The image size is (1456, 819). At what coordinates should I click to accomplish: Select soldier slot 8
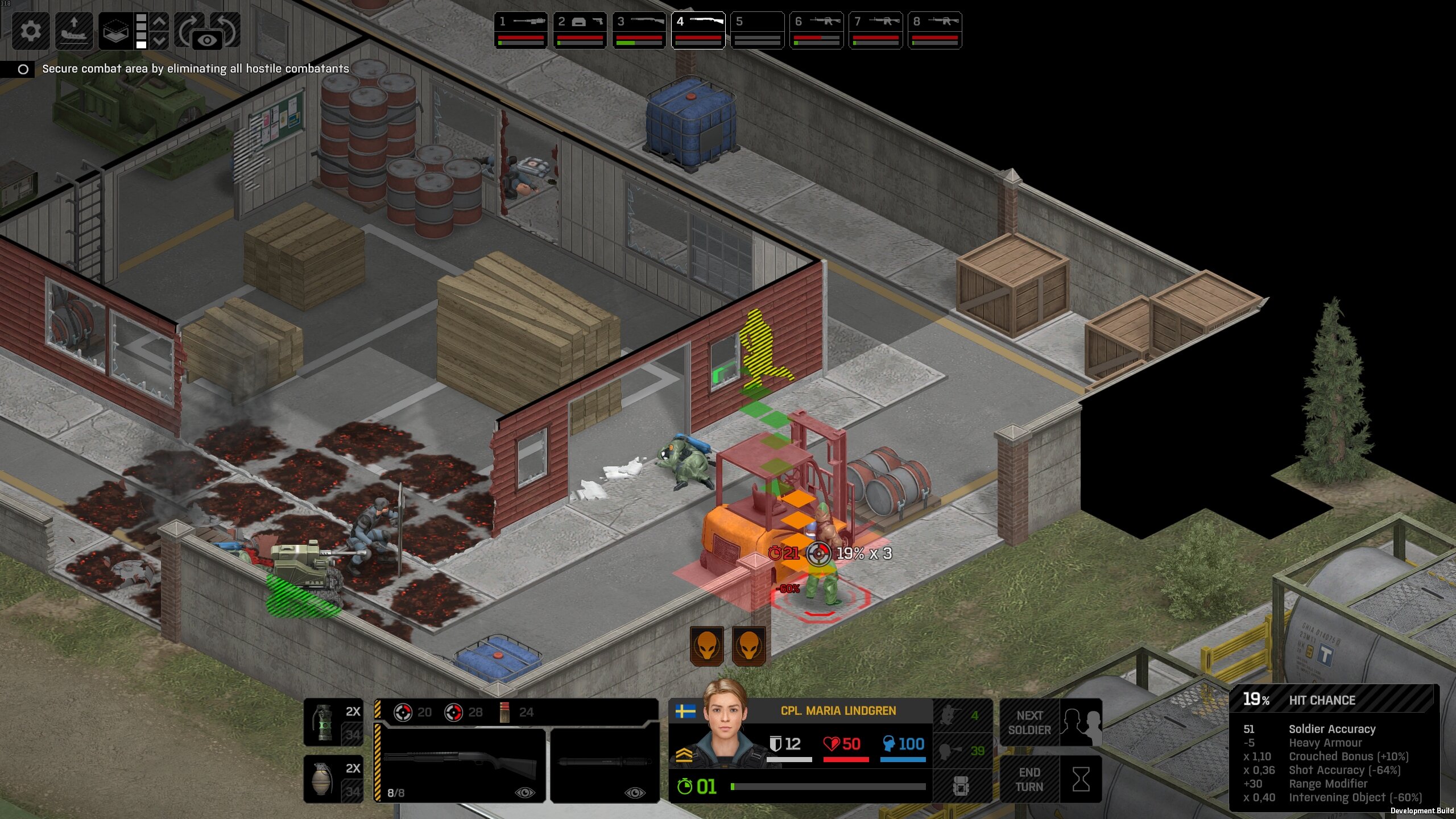pyautogui.click(x=934, y=30)
